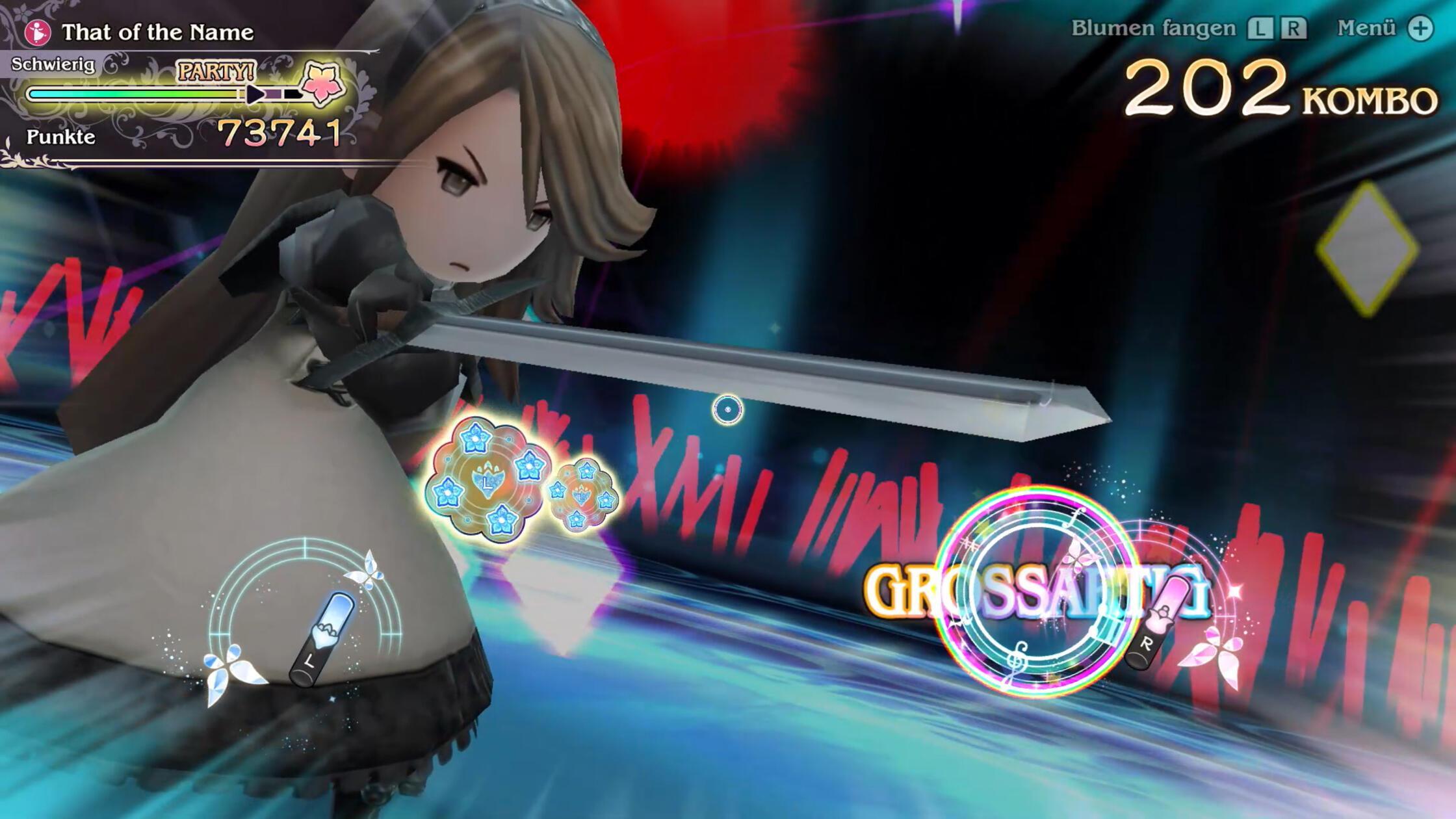Catch the large blue flower note marked L
The height and width of the screenshot is (819, 1456).
tap(487, 480)
